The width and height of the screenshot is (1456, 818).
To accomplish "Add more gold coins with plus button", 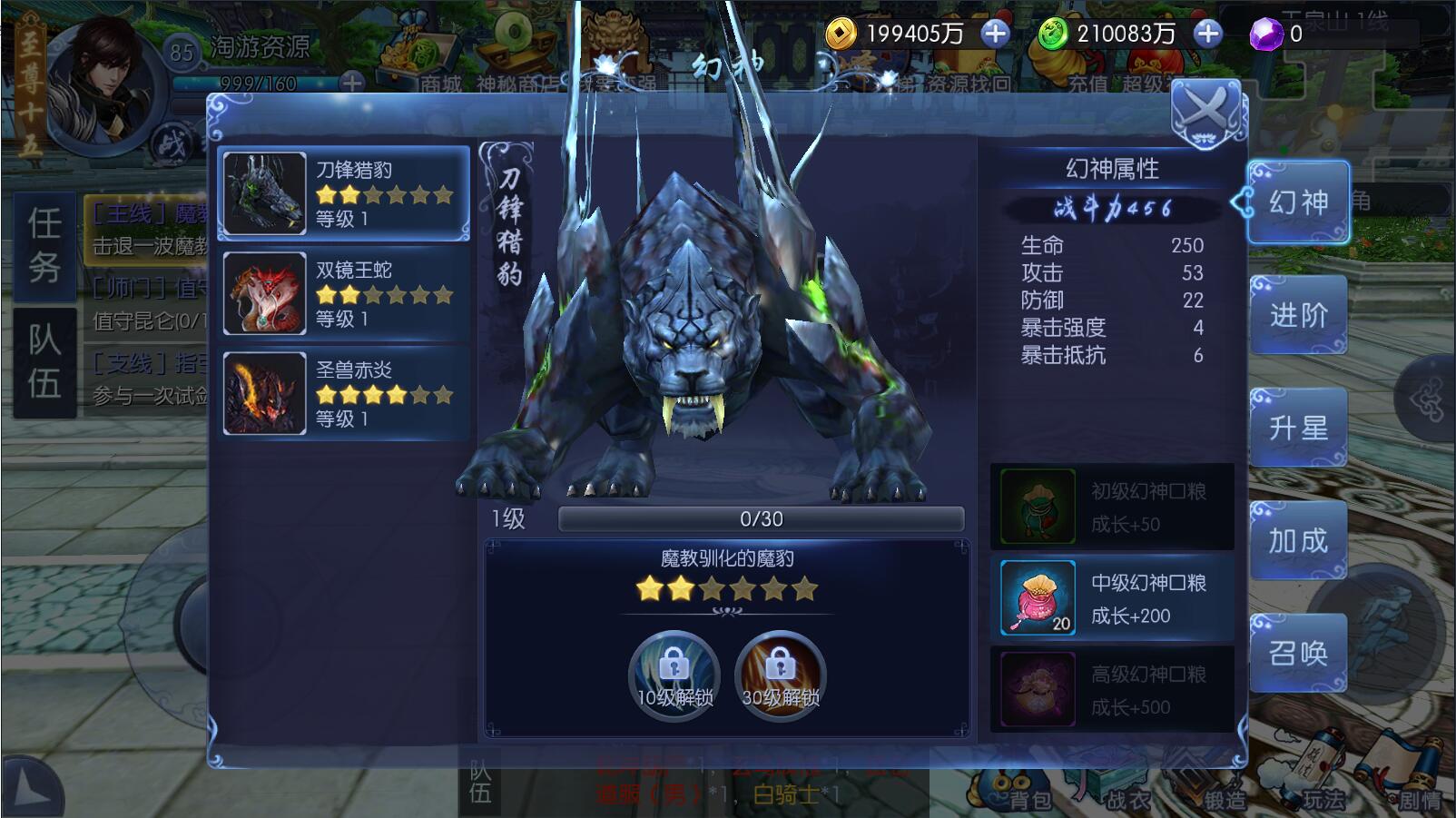I will pyautogui.click(x=996, y=34).
